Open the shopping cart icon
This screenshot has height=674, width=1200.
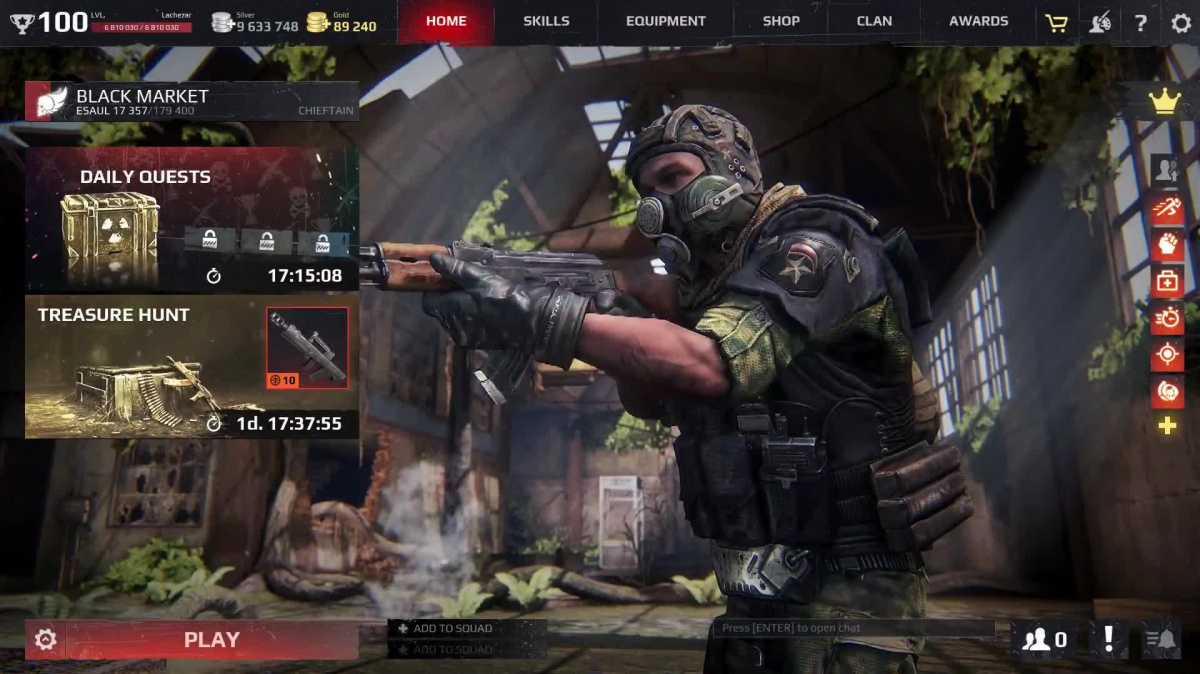(1056, 22)
